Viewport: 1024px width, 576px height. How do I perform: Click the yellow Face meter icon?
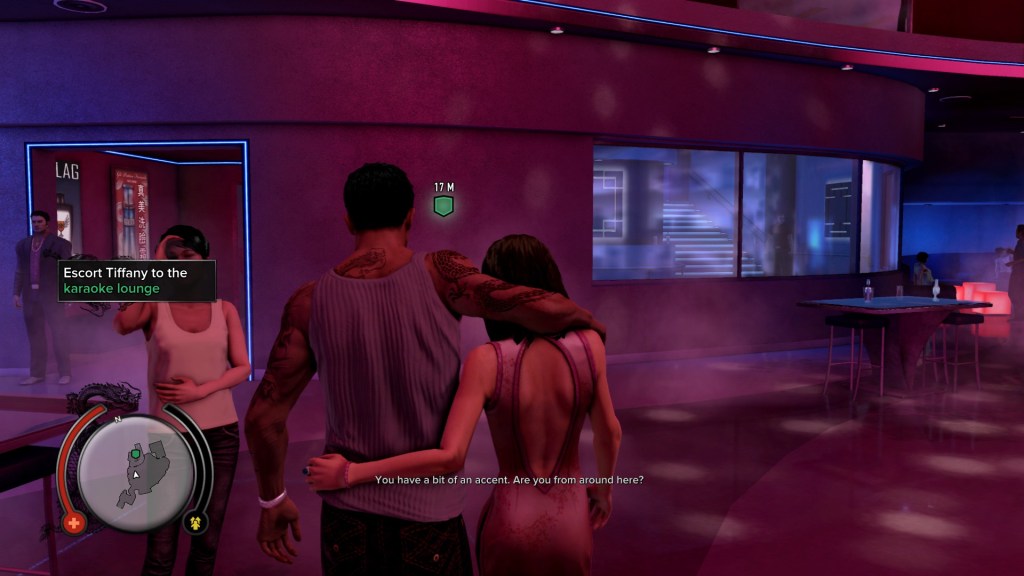point(196,522)
